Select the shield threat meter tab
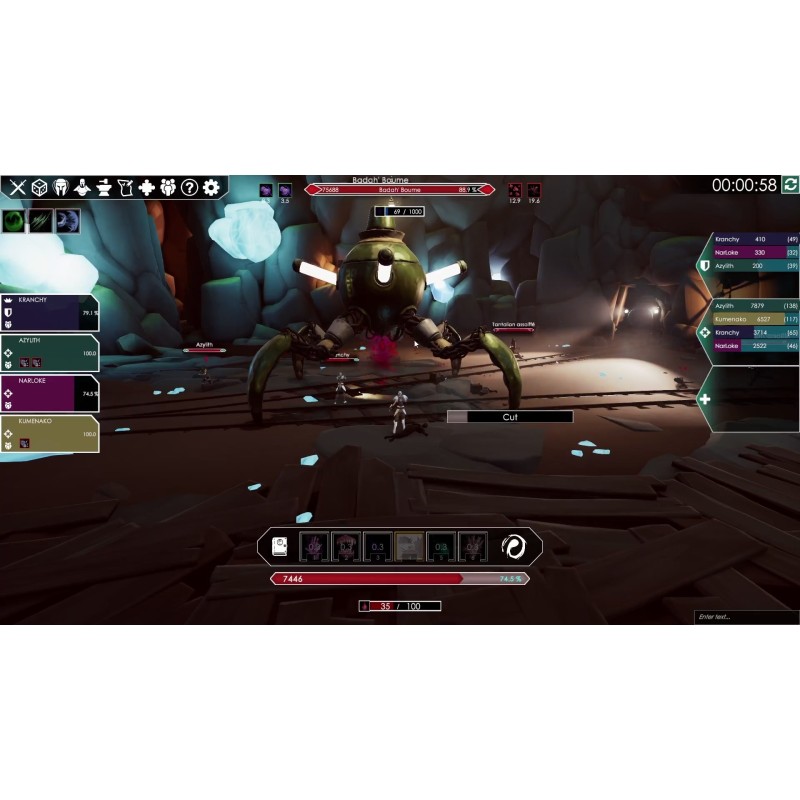The width and height of the screenshot is (800, 800). pyautogui.click(x=705, y=265)
